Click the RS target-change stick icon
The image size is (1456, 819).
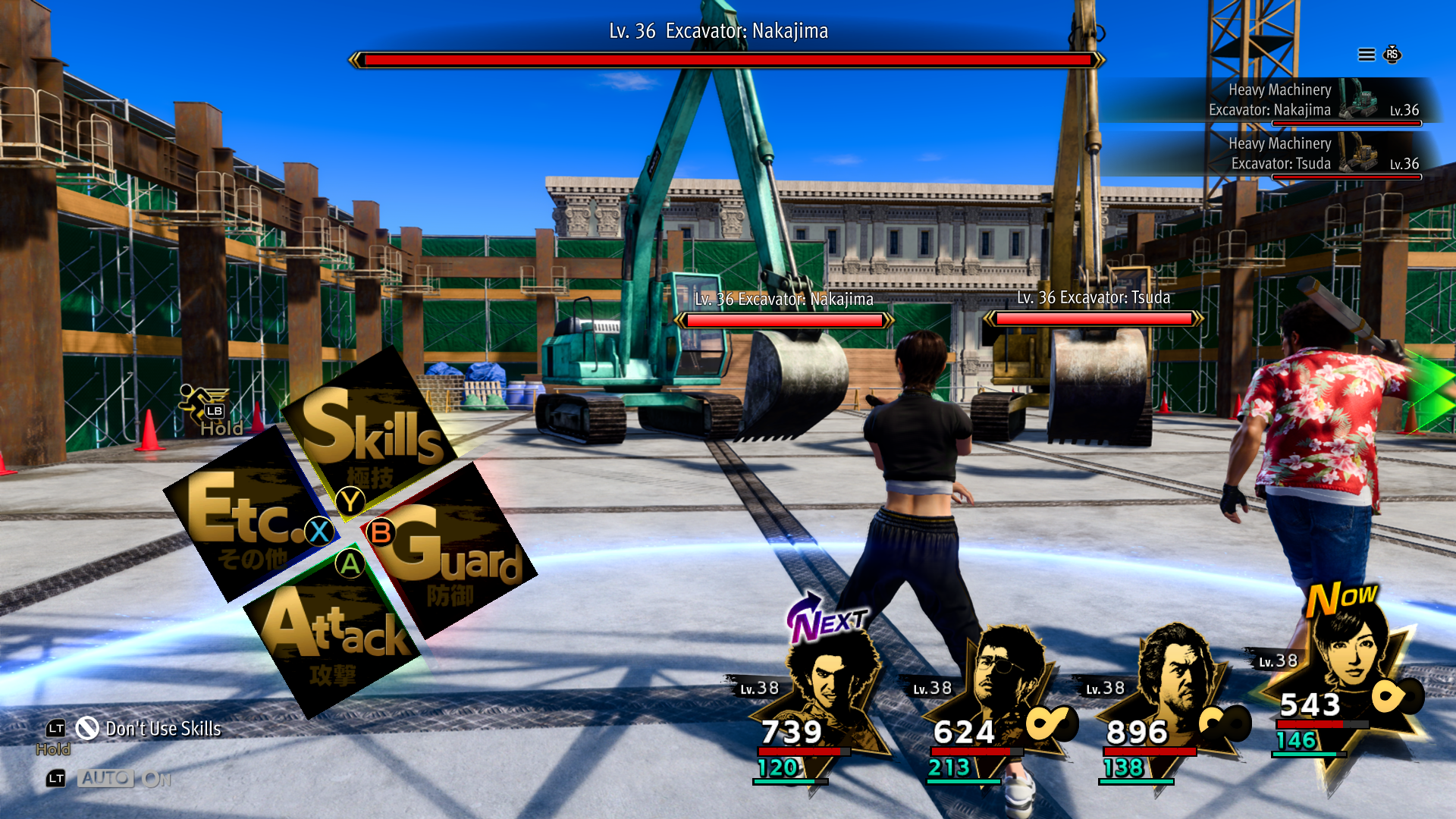(x=1392, y=54)
